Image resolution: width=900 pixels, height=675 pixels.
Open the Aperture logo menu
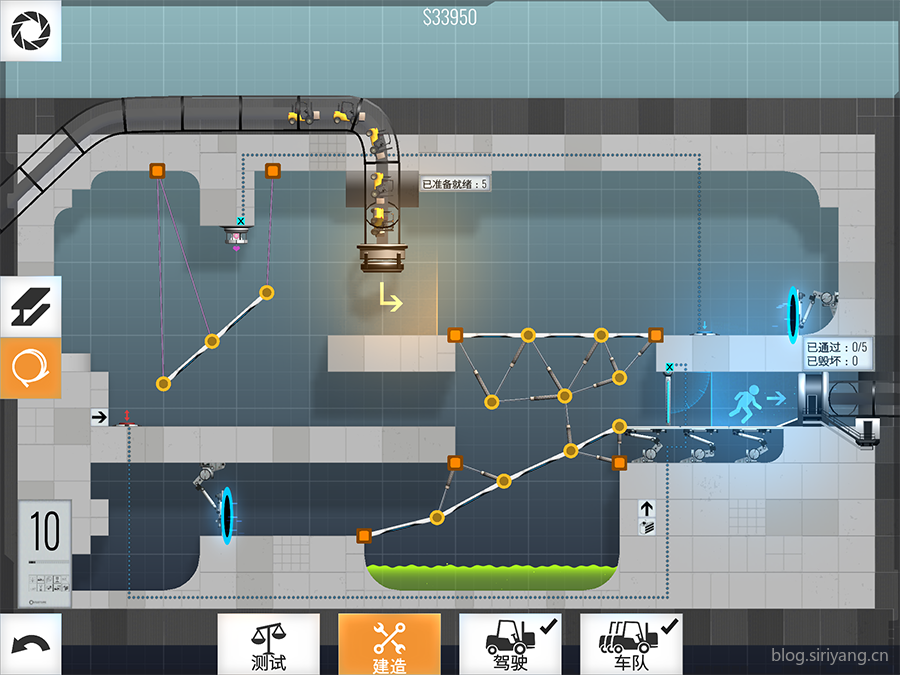[x=30, y=31]
